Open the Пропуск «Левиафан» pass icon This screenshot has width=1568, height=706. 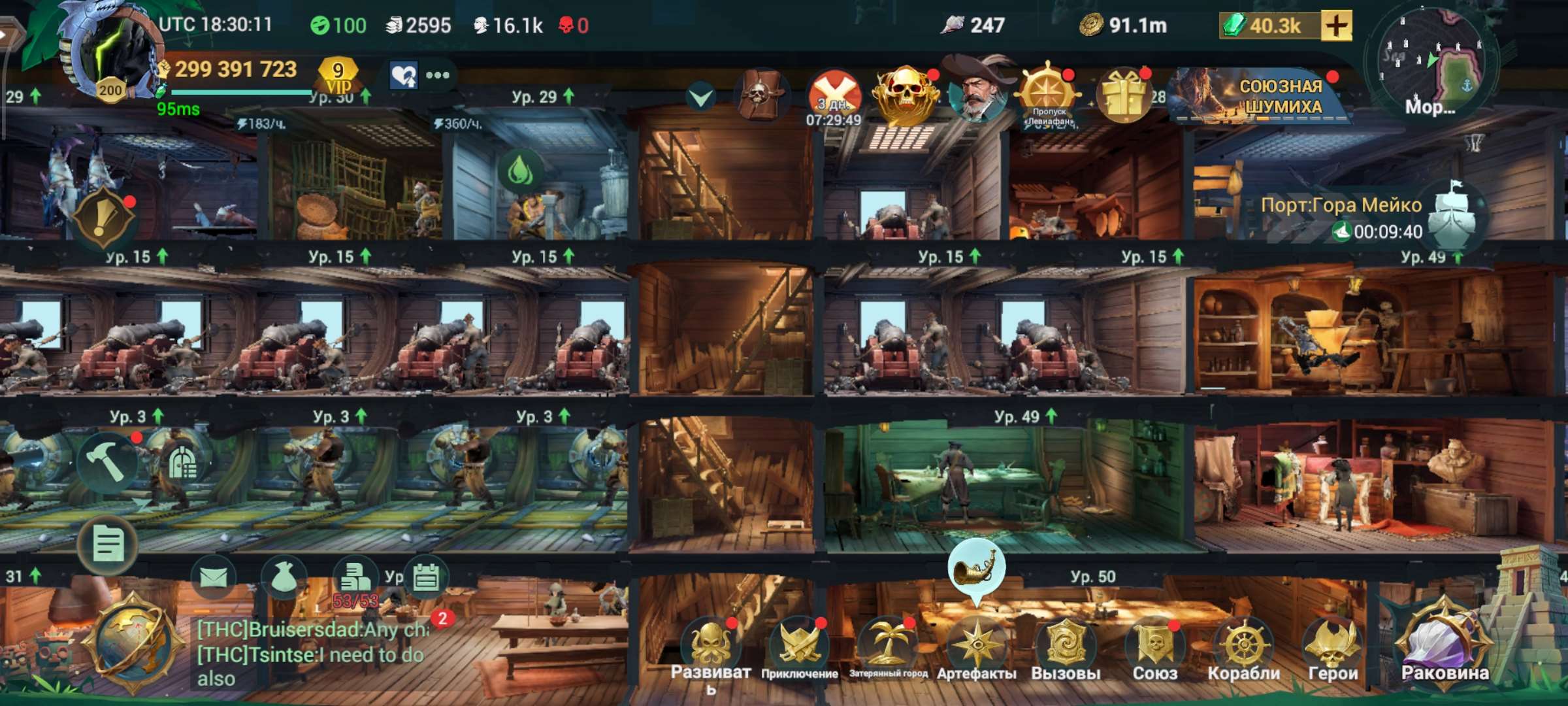click(x=1049, y=92)
